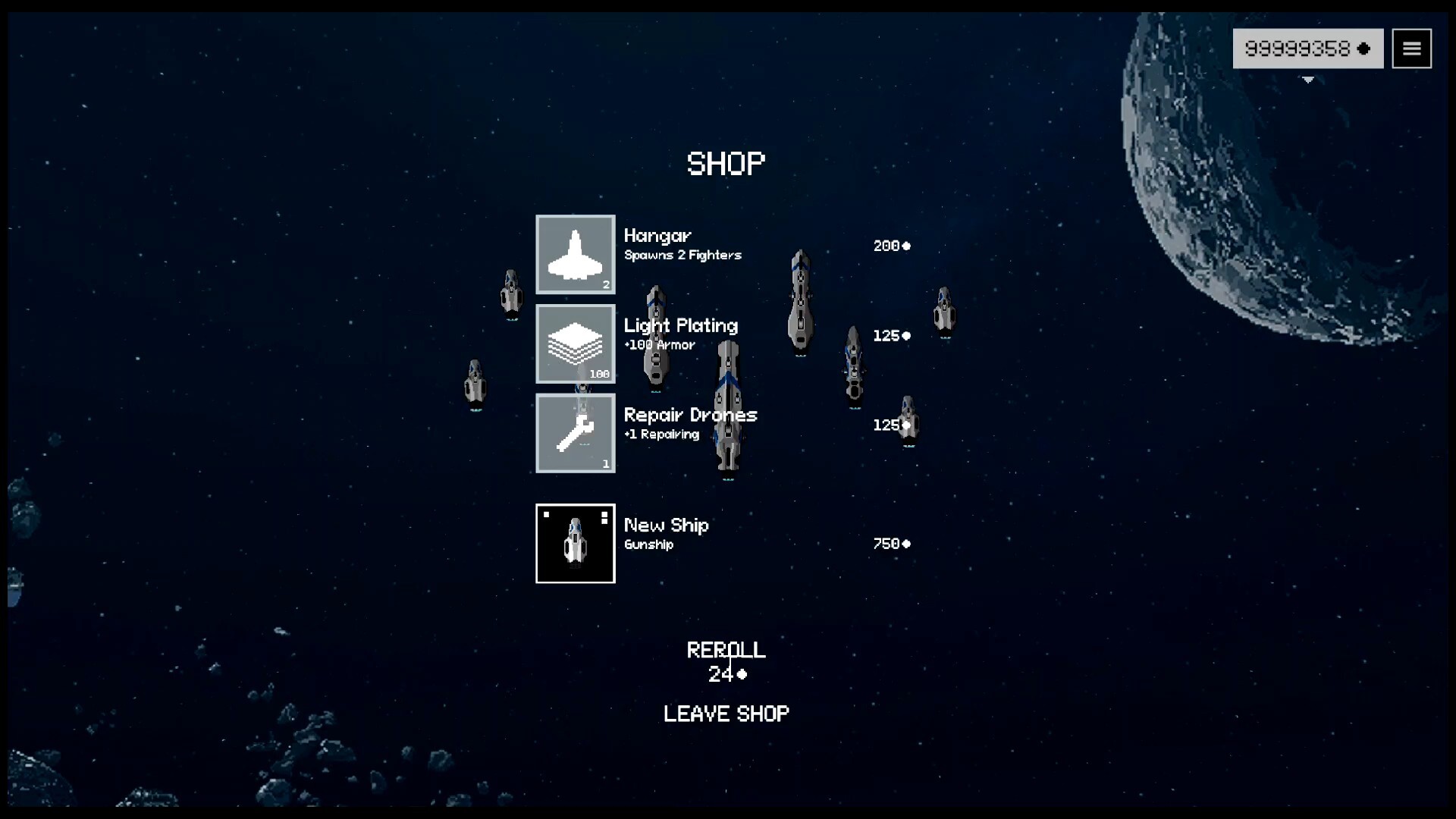Image resolution: width=1456 pixels, height=819 pixels.
Task: Click the New Ship label
Action: coord(666,525)
